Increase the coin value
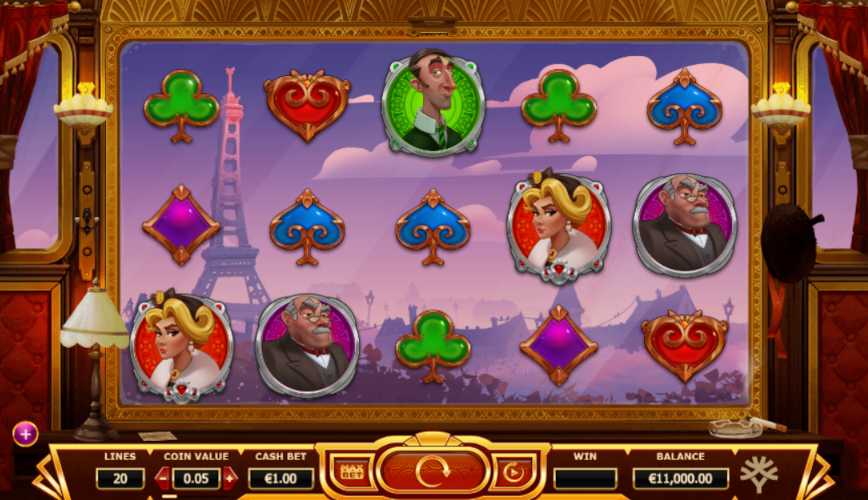 pyautogui.click(x=230, y=478)
